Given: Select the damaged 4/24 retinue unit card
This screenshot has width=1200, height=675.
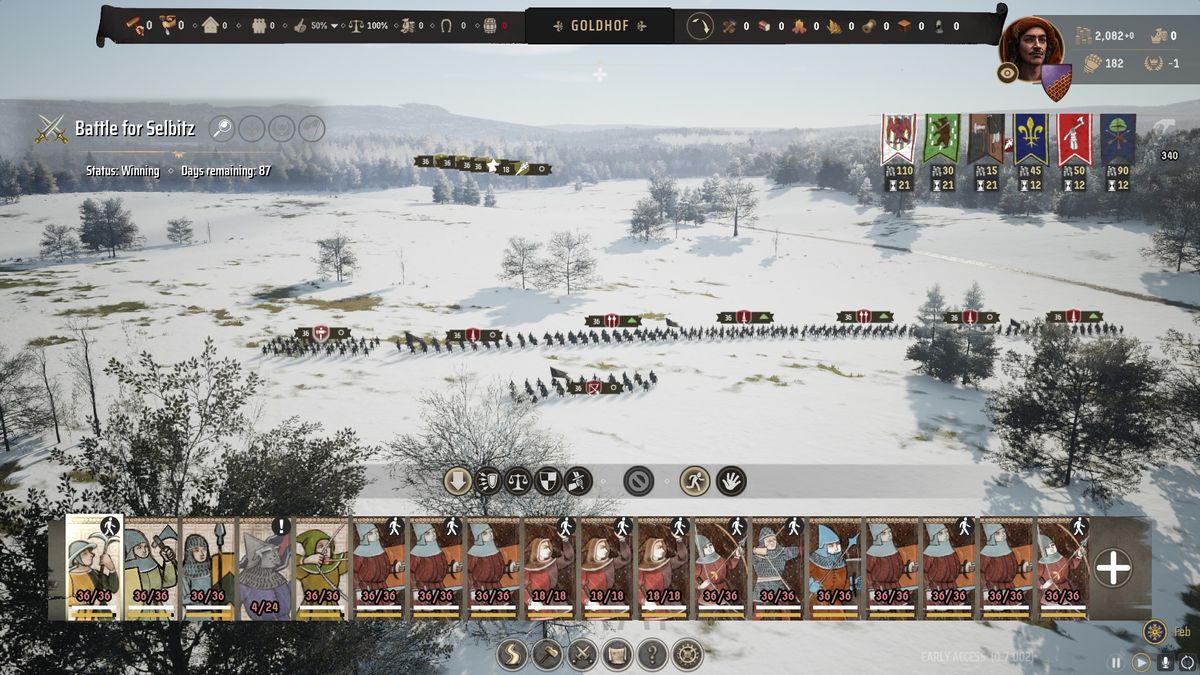Looking at the screenshot, I should click(265, 567).
